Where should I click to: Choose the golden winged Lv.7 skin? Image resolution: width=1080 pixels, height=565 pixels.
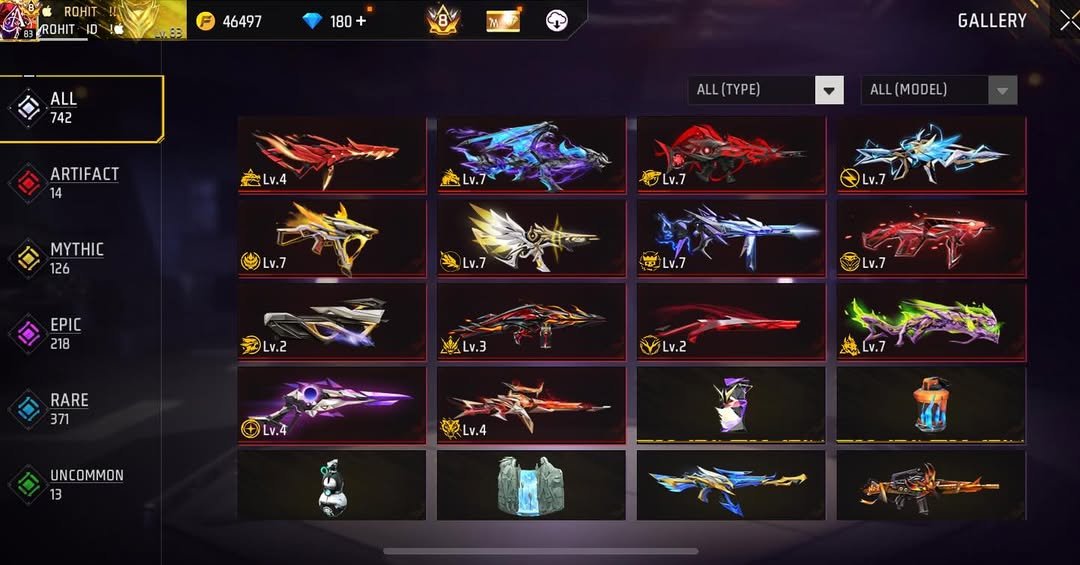[531, 238]
